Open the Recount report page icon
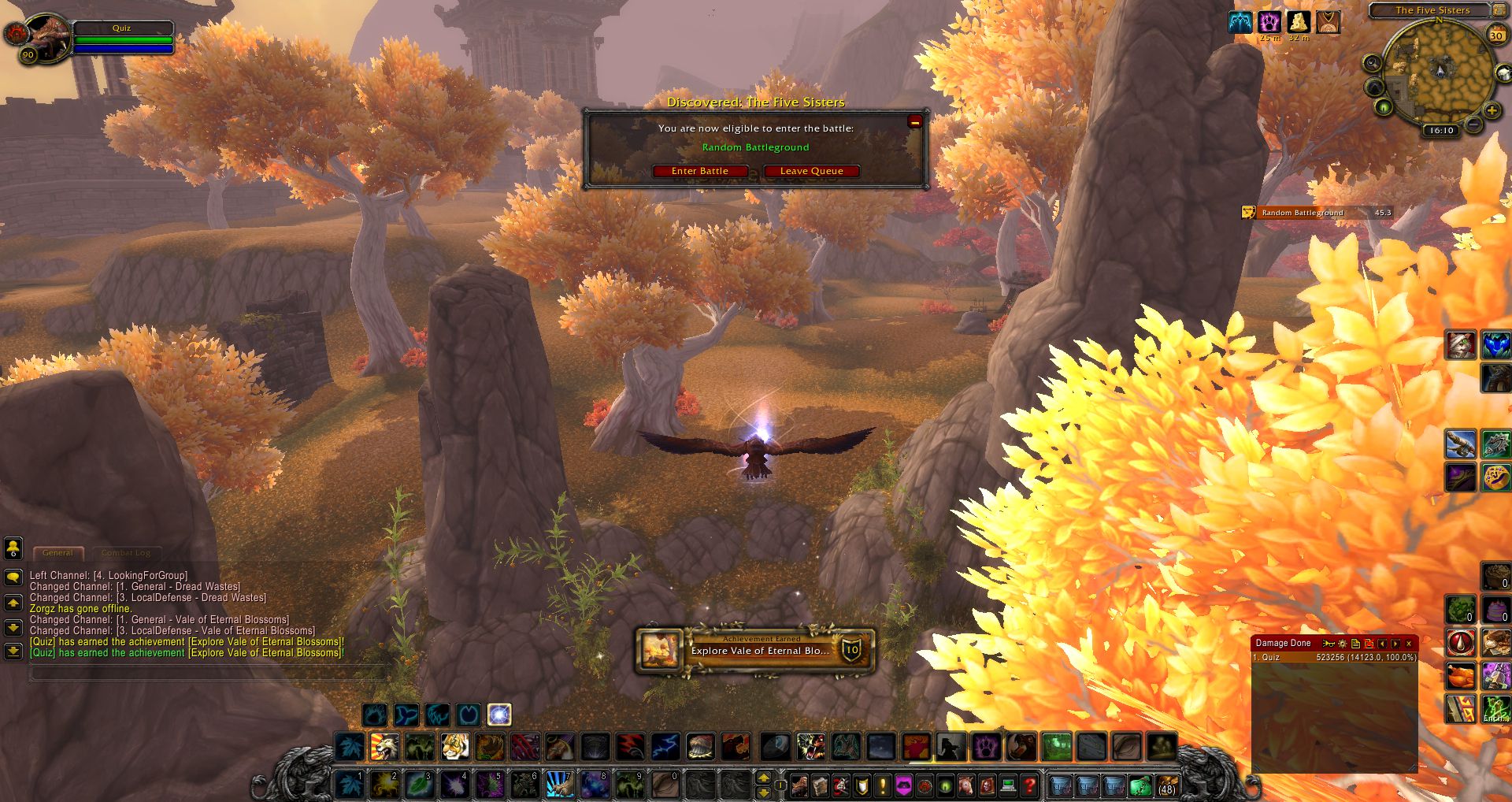 tap(1355, 644)
